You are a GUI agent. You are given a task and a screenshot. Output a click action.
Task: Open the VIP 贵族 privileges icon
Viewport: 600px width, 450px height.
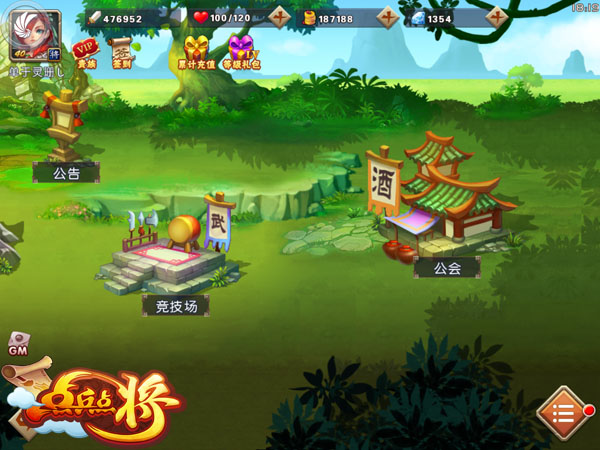click(86, 54)
